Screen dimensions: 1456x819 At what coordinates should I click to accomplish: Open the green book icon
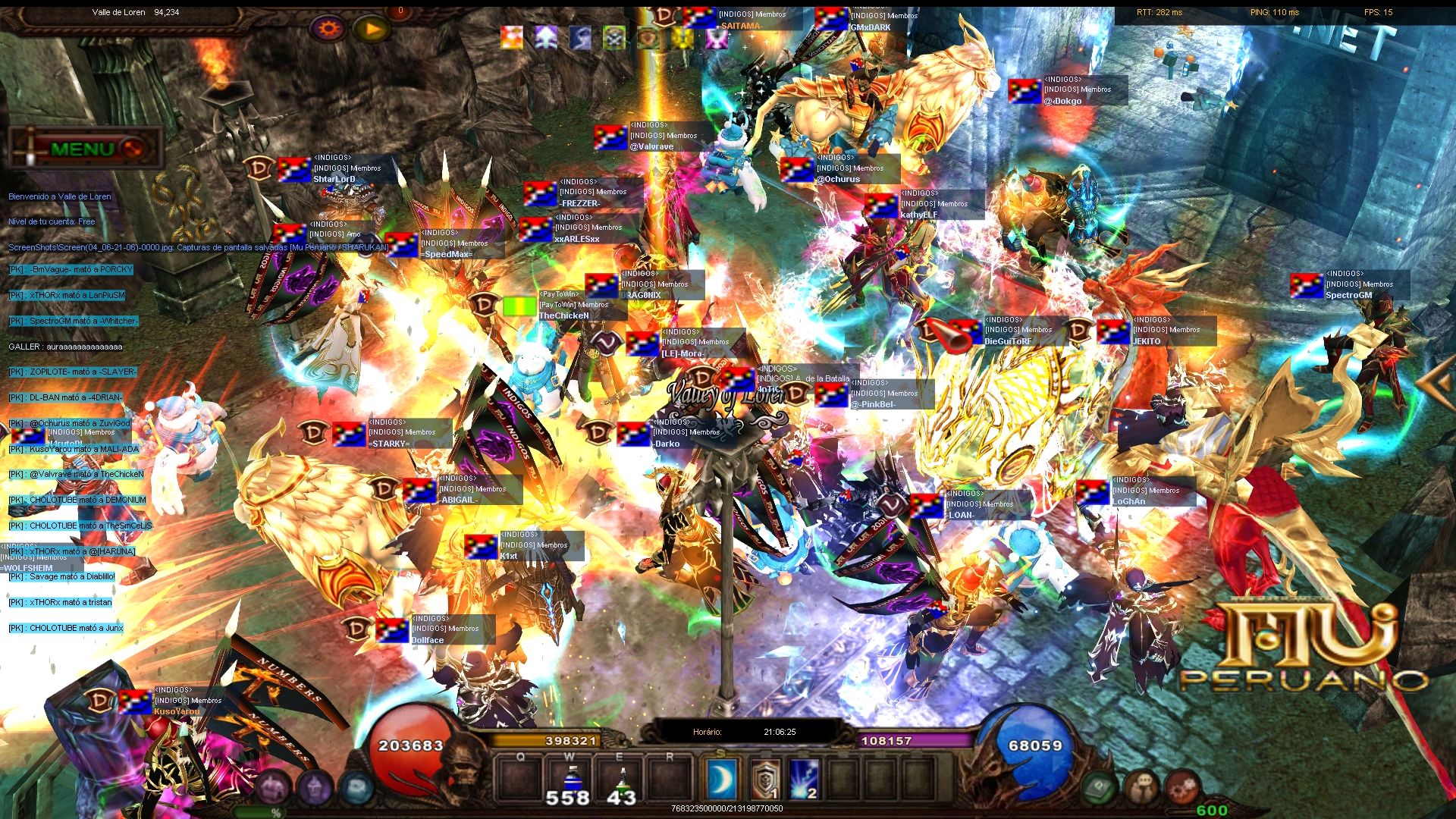1099,789
